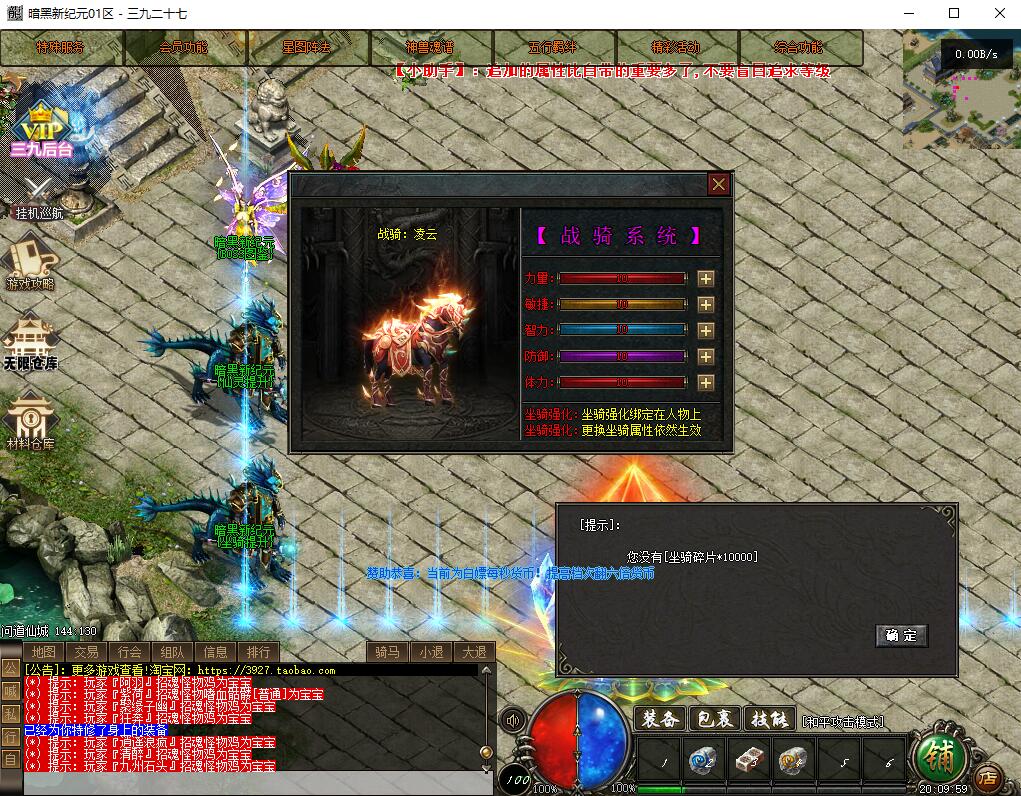Open the 无限仓库 storage icon
Viewport: 1021px width, 796px height.
pos(30,344)
